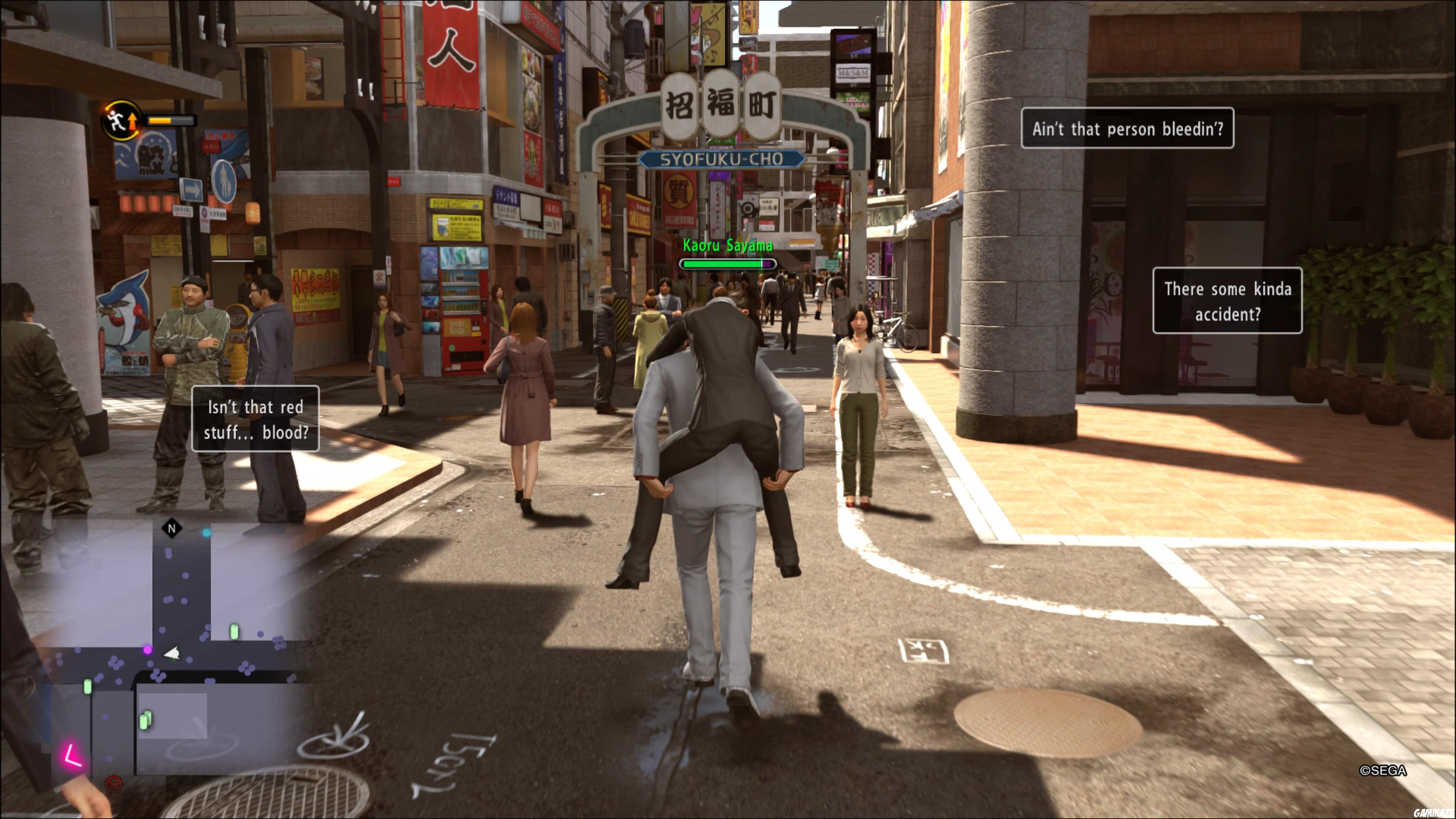Click the 'Ain't that person bleedin'?' speech bubble
Viewport: 1456px width, 819px height.
[1128, 128]
